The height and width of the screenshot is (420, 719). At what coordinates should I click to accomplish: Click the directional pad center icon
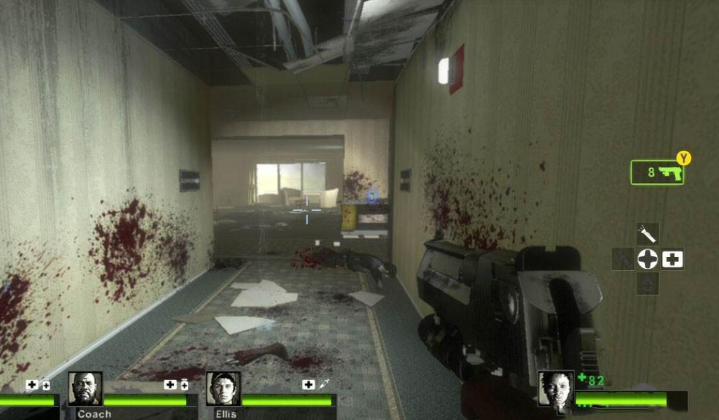[x=648, y=259]
